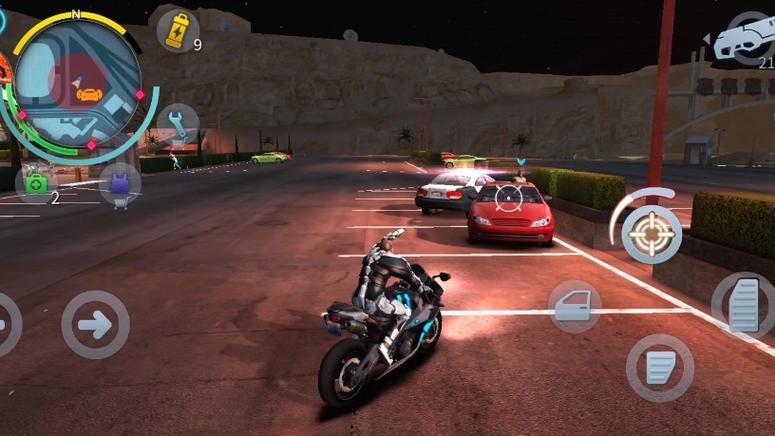Use the green medkit item
The width and height of the screenshot is (775, 436).
(38, 183)
